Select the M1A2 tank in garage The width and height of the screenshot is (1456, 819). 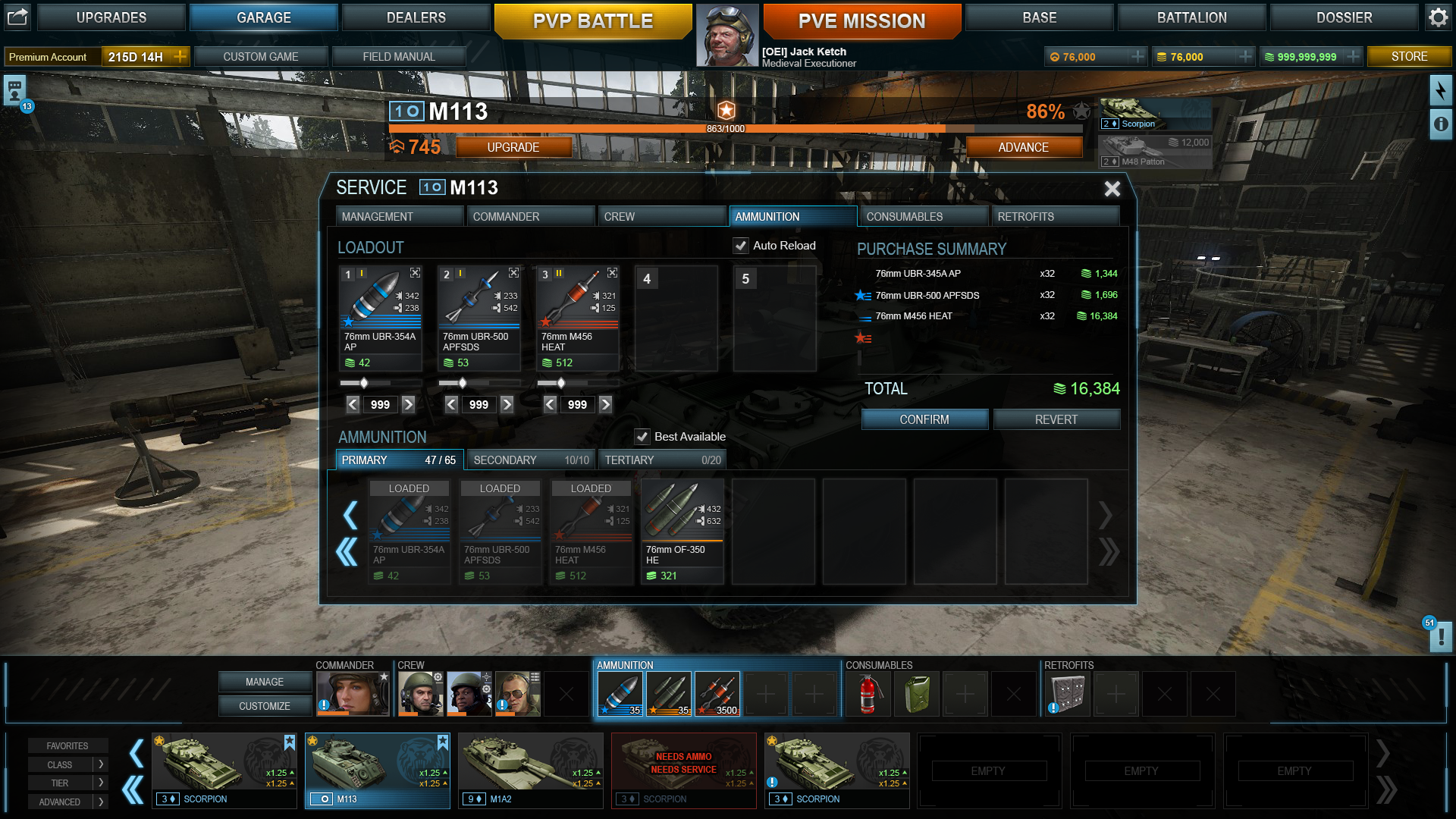pyautogui.click(x=530, y=770)
